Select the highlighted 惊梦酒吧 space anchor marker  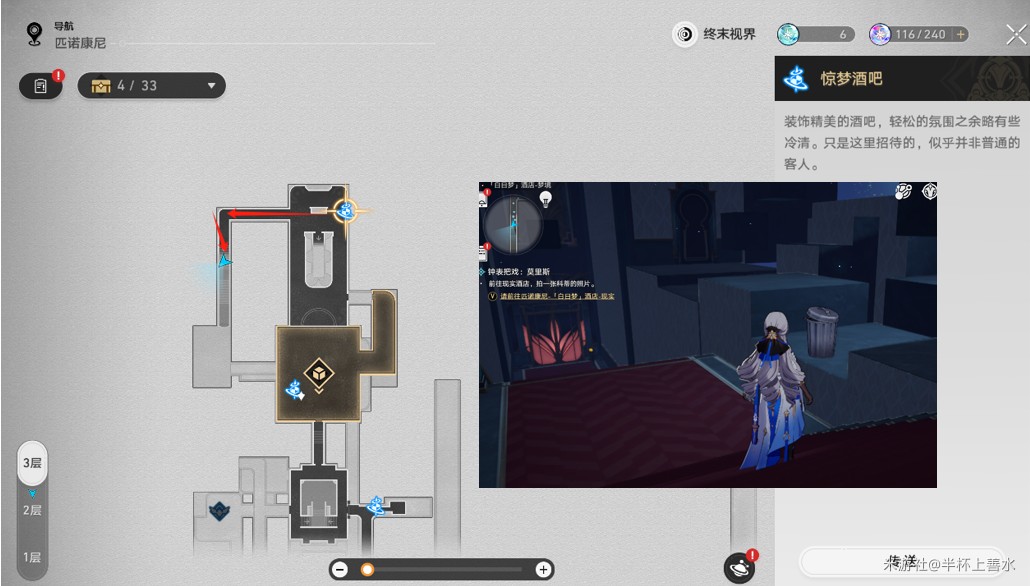pos(347,211)
